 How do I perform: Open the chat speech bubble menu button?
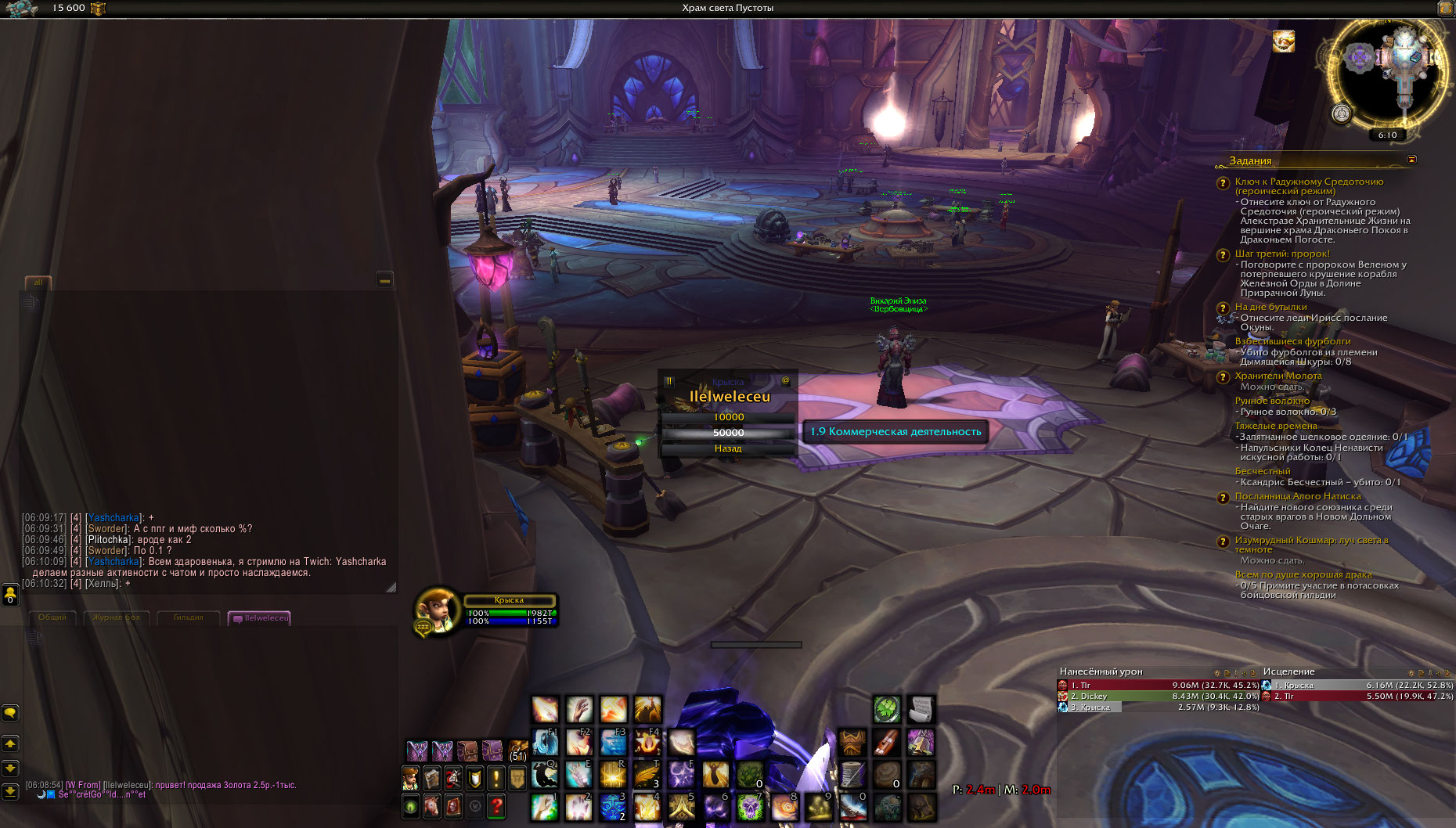(10, 713)
